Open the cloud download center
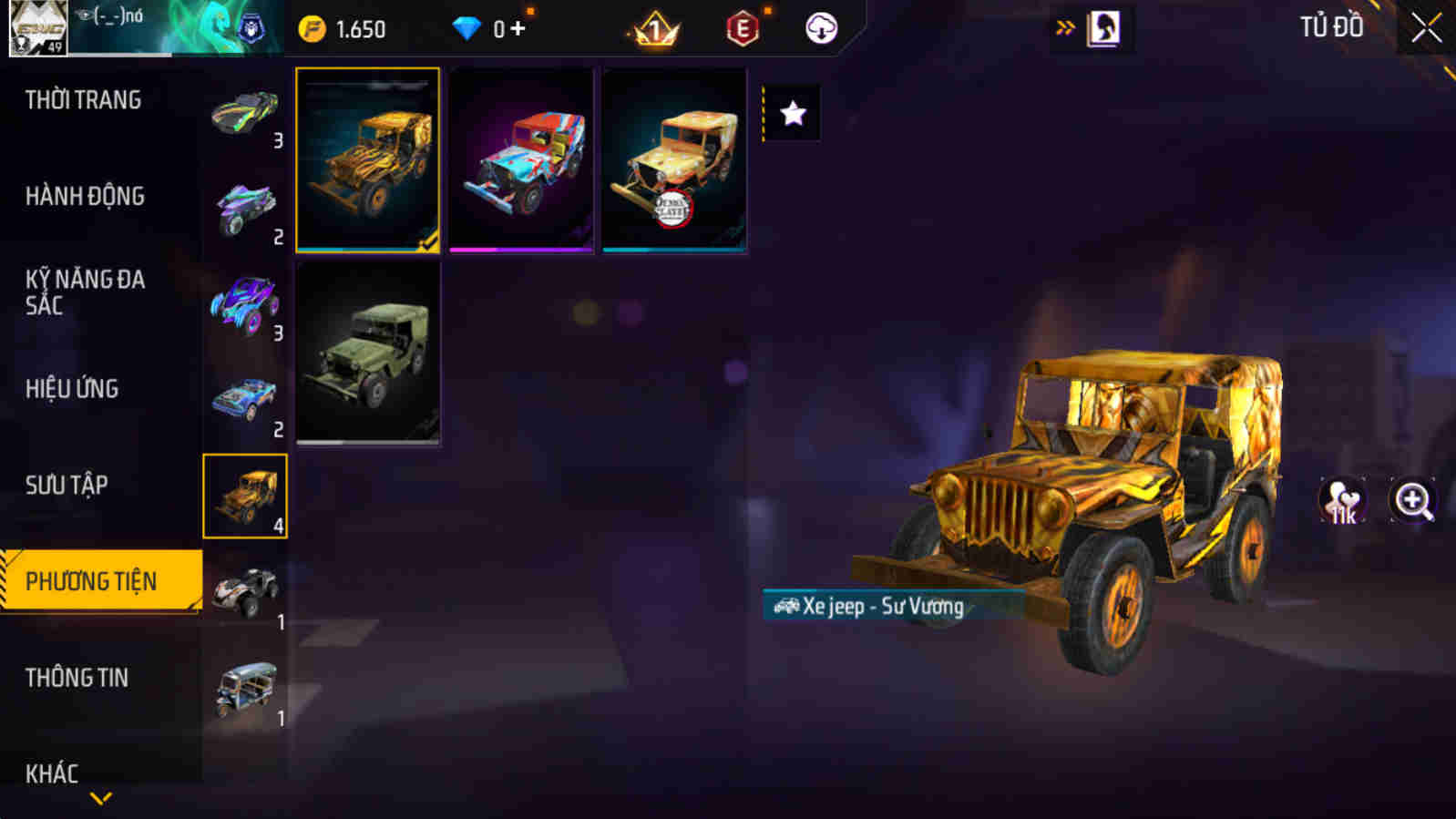Image resolution: width=1456 pixels, height=819 pixels. (819, 27)
